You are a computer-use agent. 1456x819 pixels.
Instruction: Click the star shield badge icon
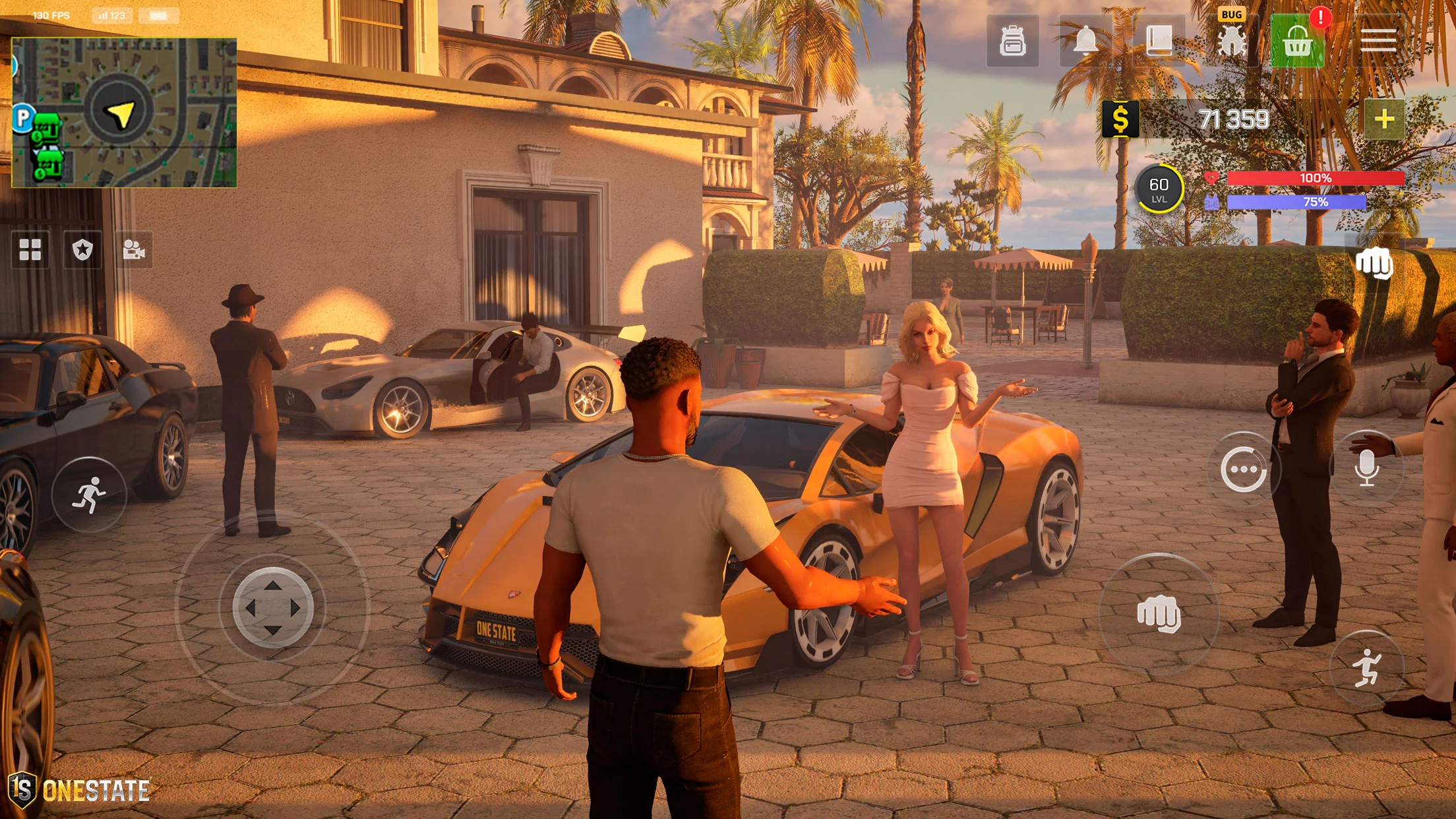[x=82, y=250]
